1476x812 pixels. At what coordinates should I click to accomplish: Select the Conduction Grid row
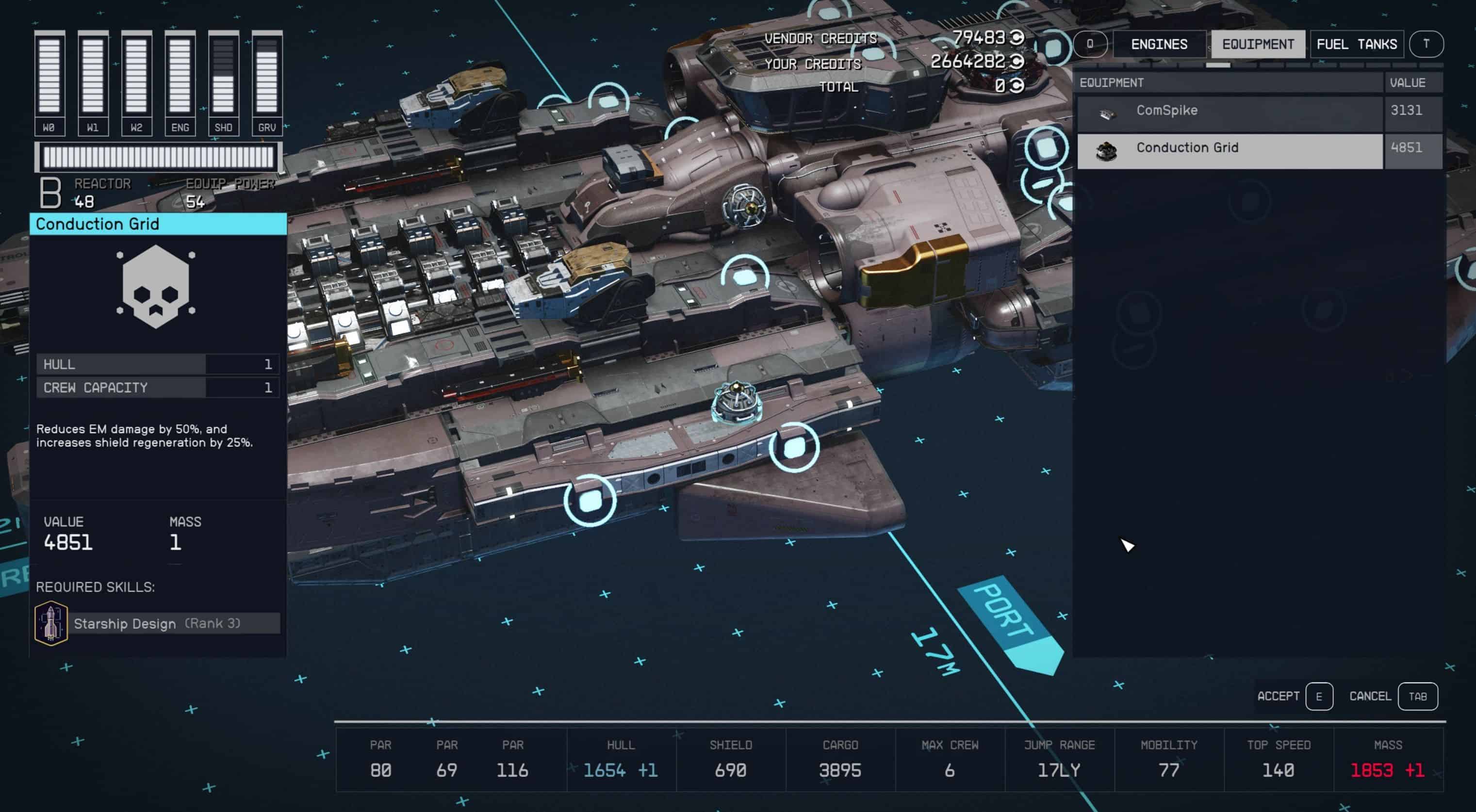[x=1229, y=149]
